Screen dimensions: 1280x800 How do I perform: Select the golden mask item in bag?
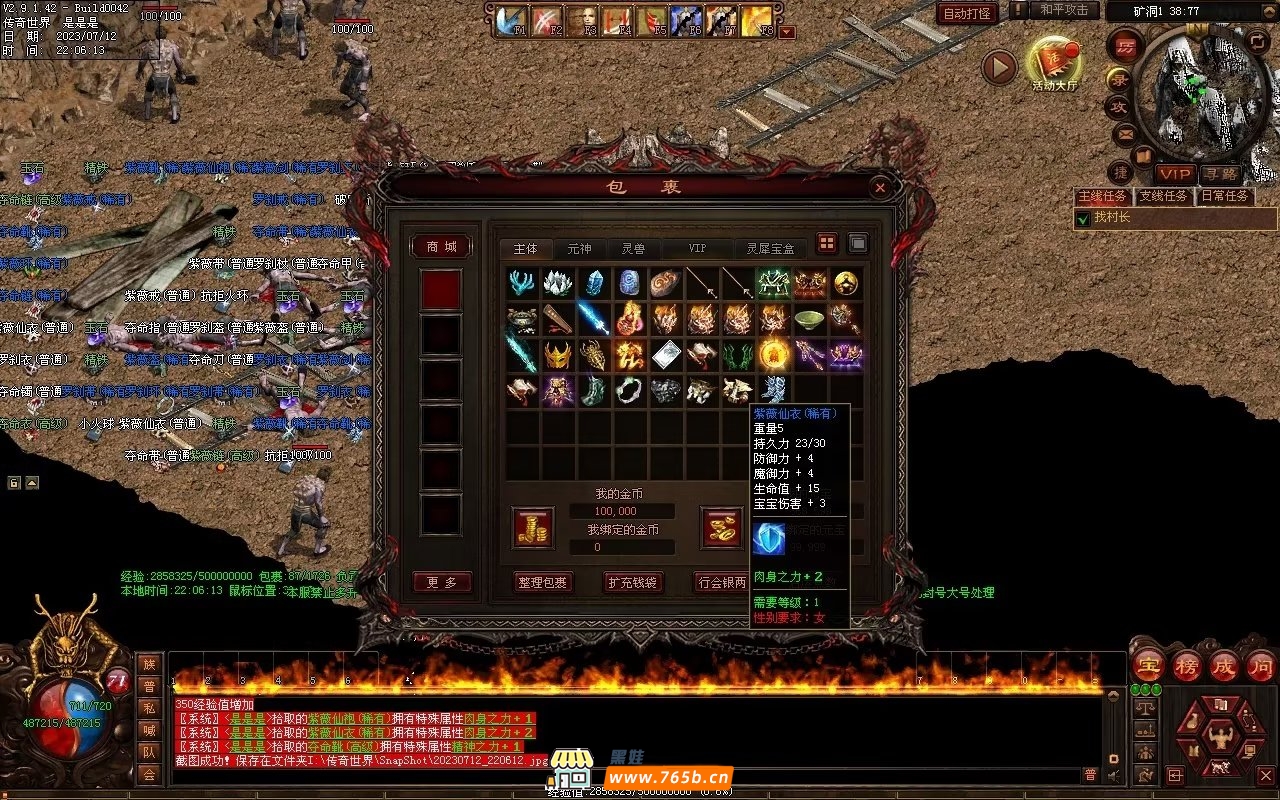(557, 354)
